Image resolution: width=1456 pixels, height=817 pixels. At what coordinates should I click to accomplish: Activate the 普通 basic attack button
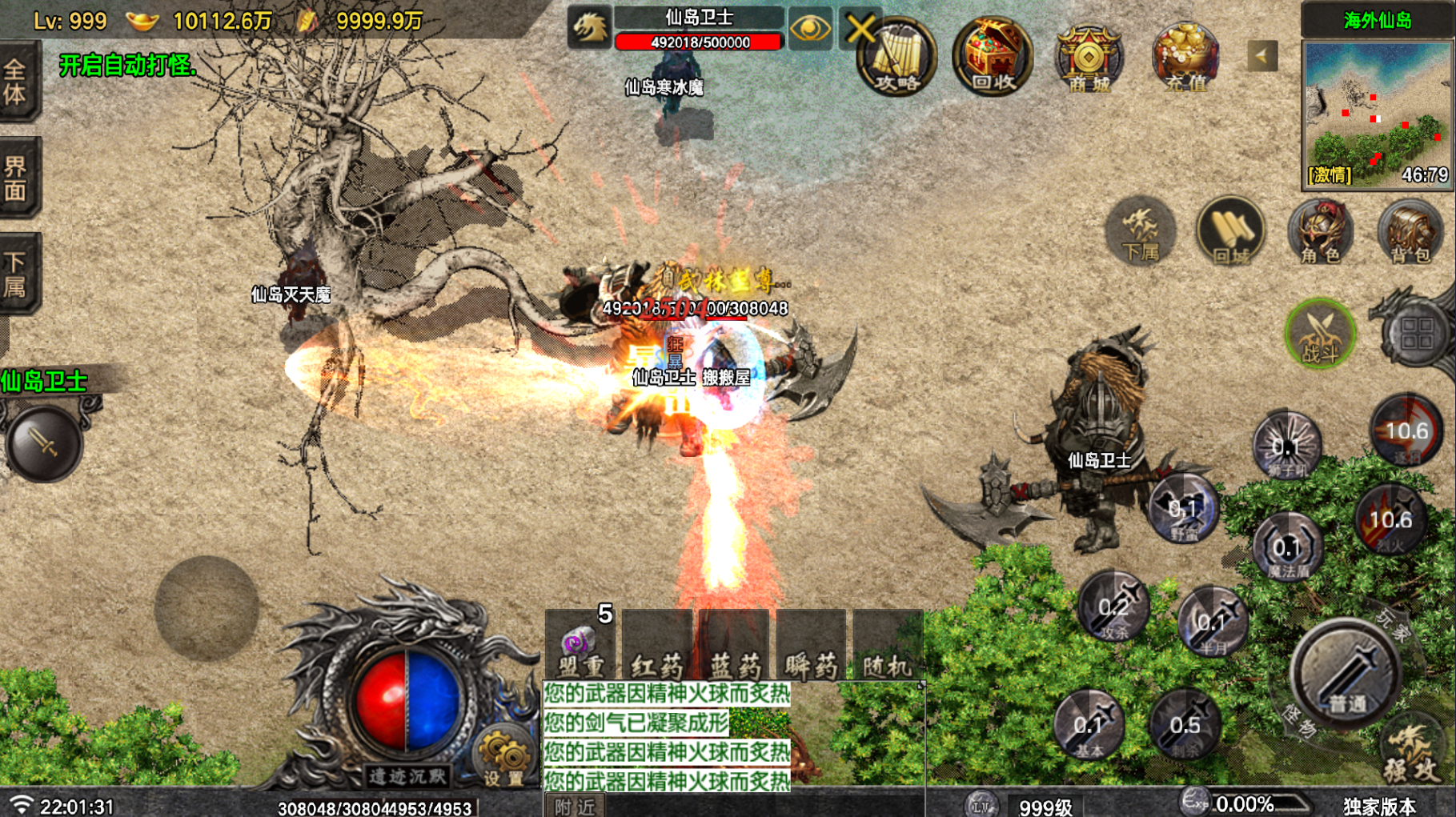pos(1347,674)
